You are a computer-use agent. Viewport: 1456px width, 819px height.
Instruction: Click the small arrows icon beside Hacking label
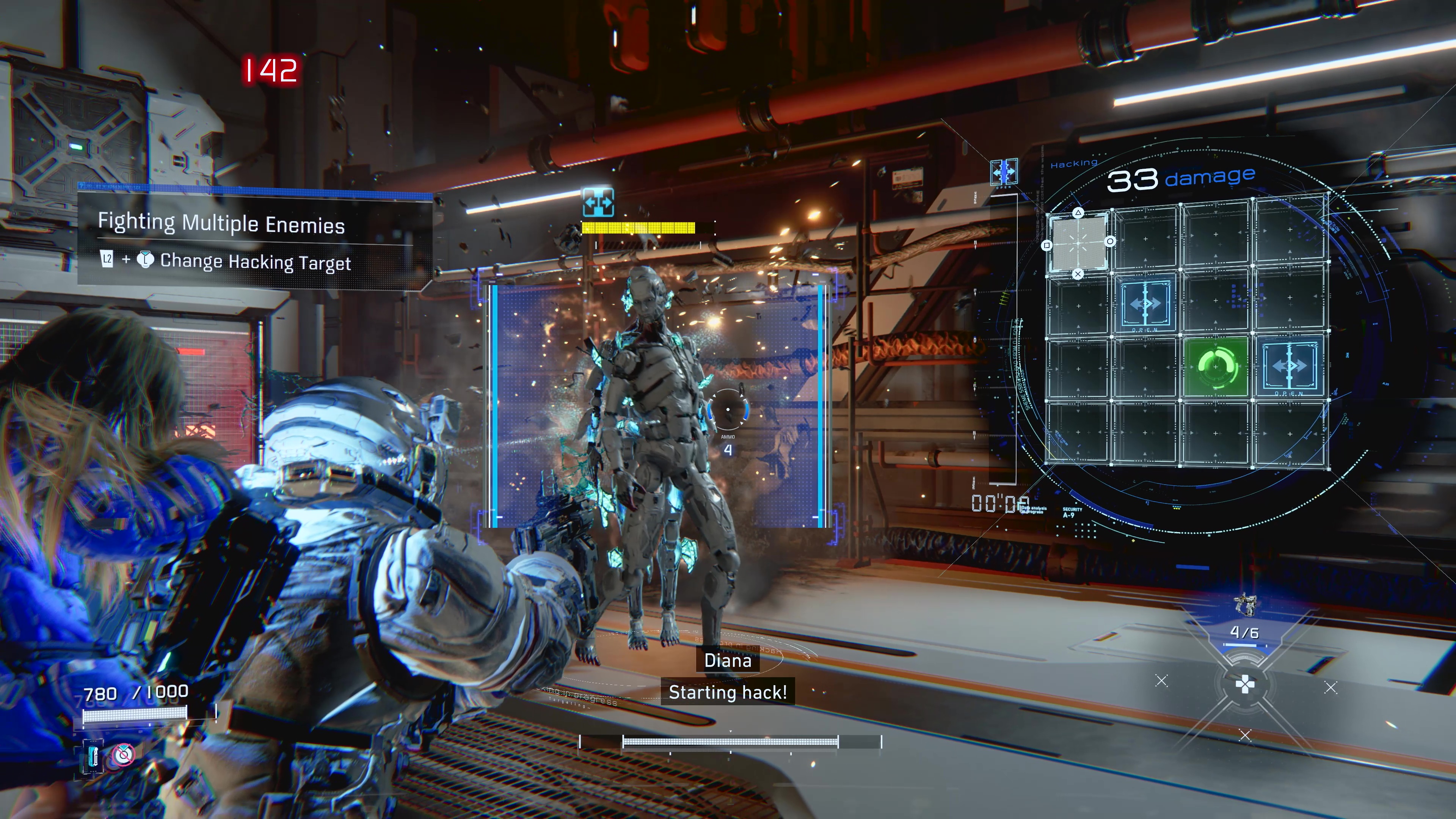[1004, 171]
